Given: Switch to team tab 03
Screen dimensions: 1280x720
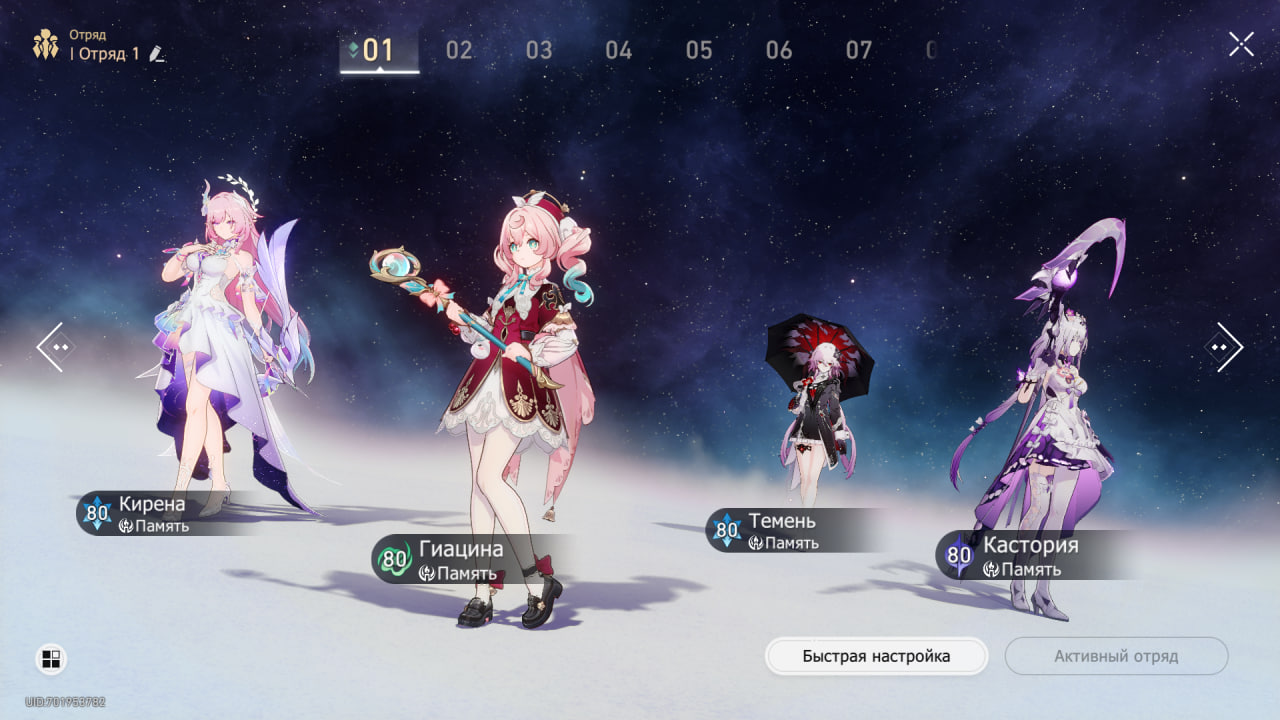Looking at the screenshot, I should tap(539, 50).
